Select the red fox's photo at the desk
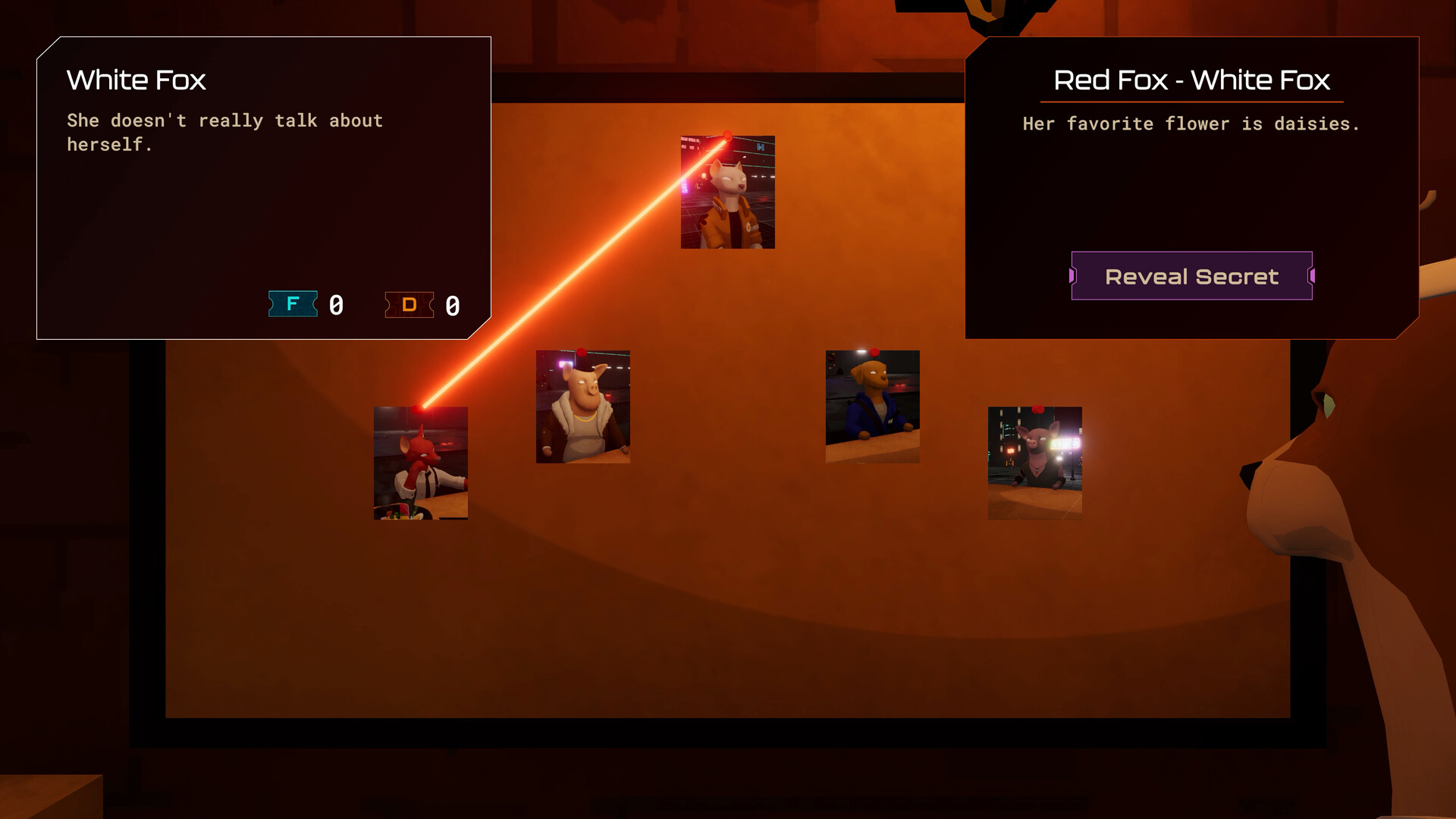Screen dimensions: 1456x819 (421, 463)
